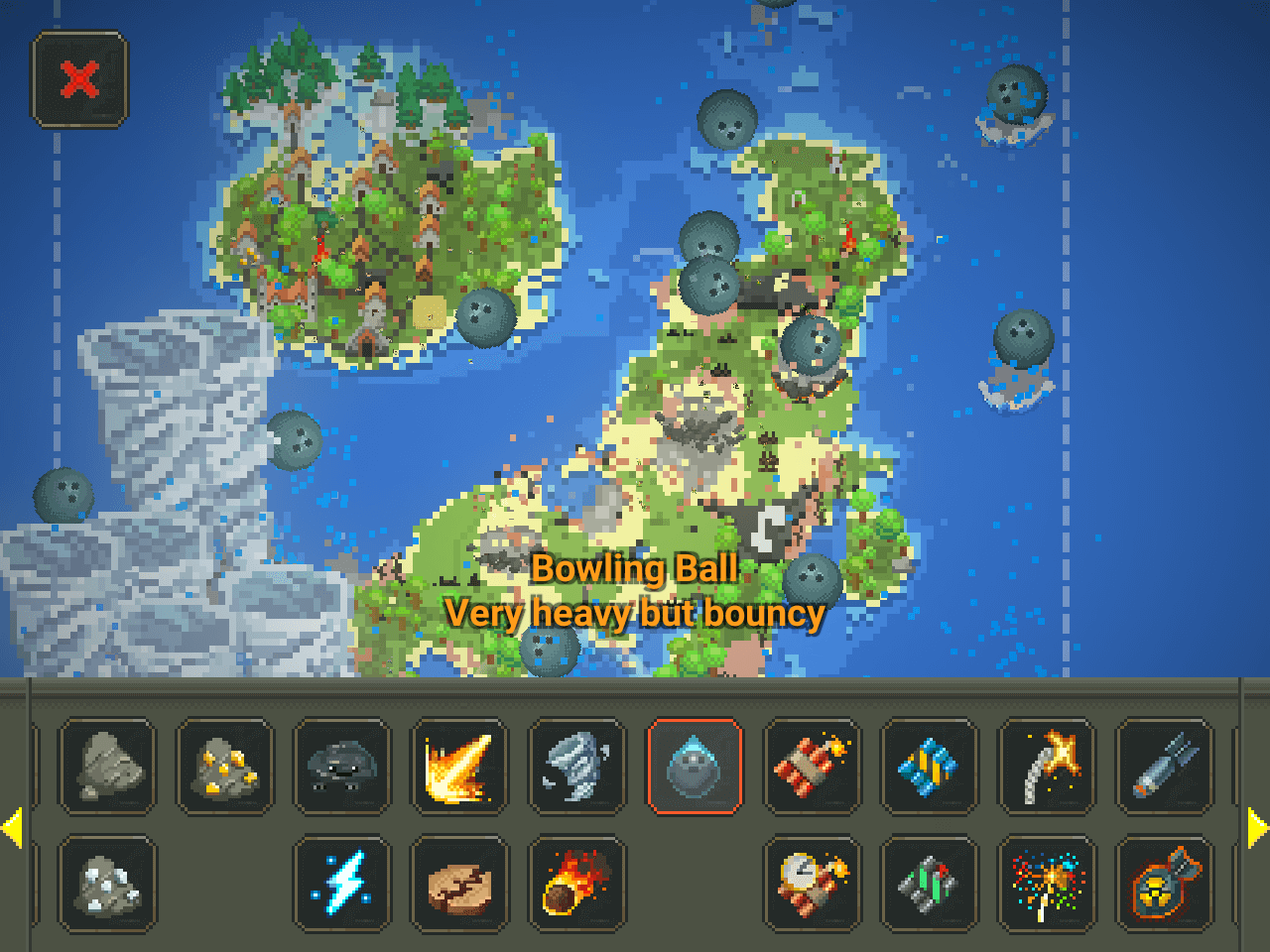Activate the blue lightning bolt power
1270x952 pixels.
(x=342, y=884)
